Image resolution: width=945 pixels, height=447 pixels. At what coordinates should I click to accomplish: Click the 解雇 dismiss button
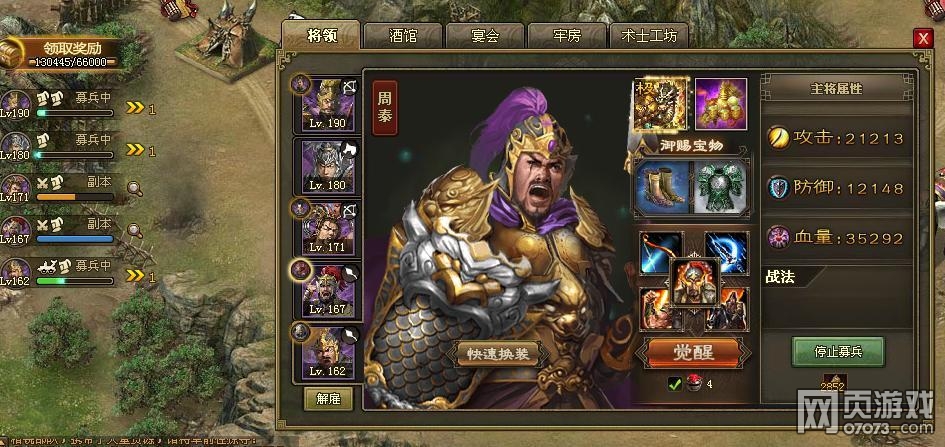point(328,398)
